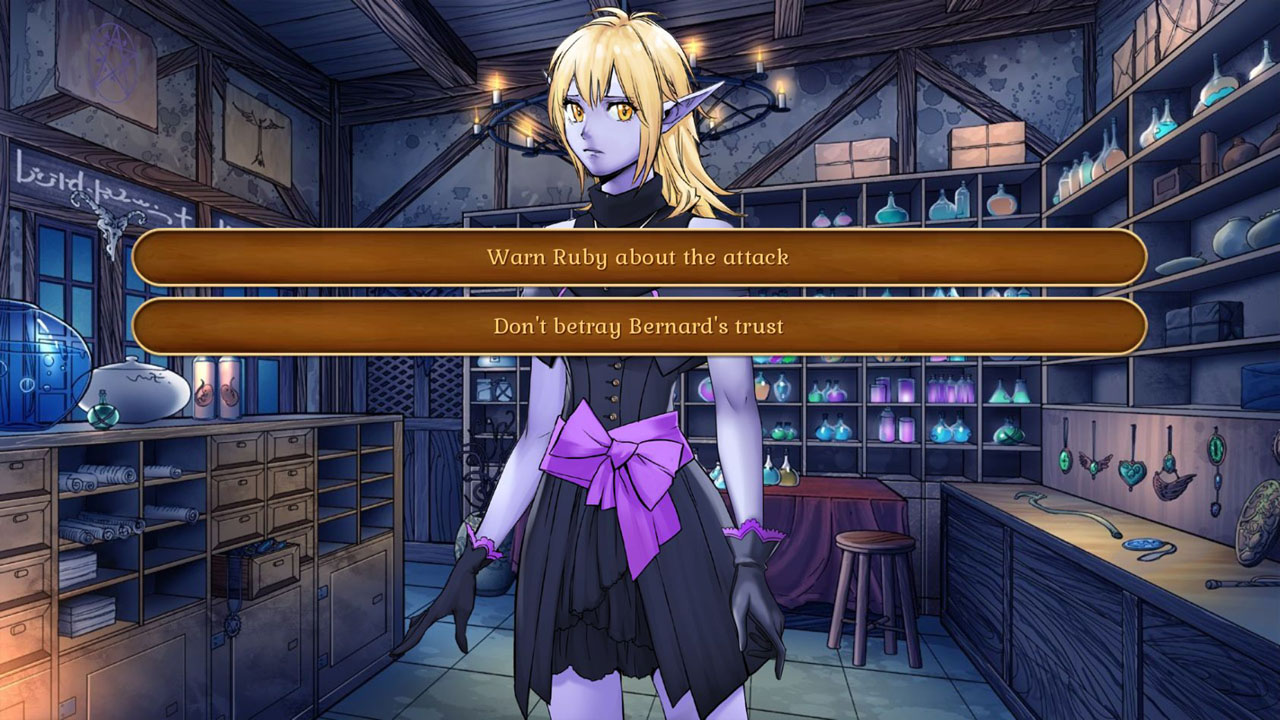Select "Don't betray Bernard's trust"
1280x720 pixels.
[x=640, y=326]
